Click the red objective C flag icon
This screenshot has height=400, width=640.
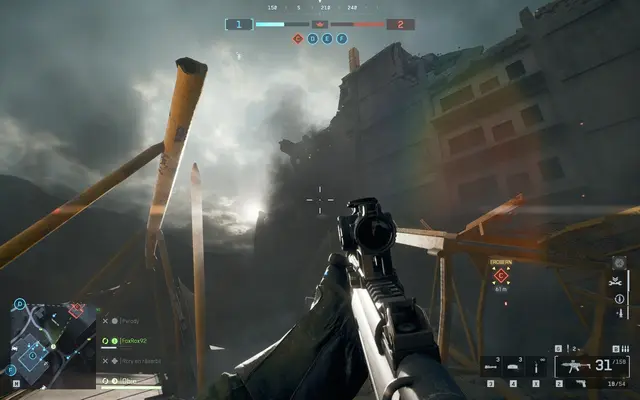[298, 39]
